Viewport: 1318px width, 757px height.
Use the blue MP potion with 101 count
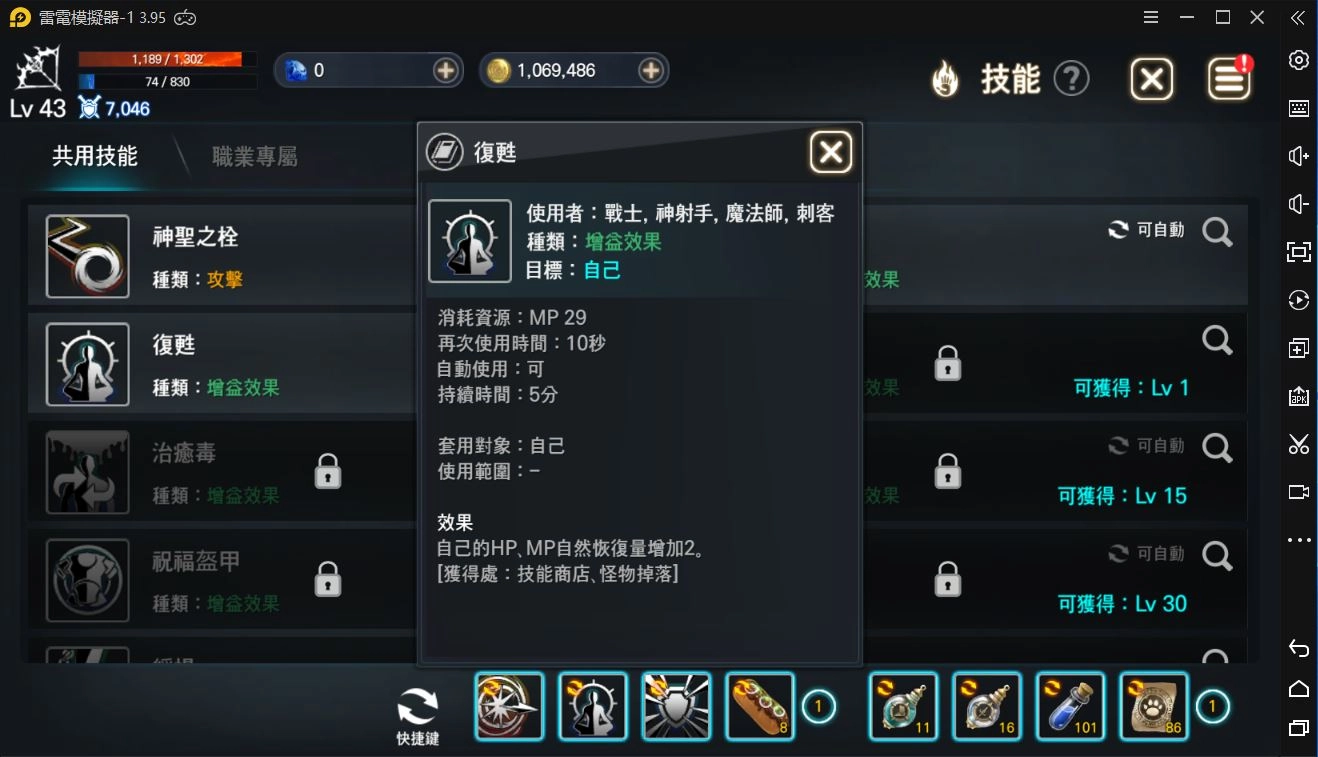[x=1070, y=706]
